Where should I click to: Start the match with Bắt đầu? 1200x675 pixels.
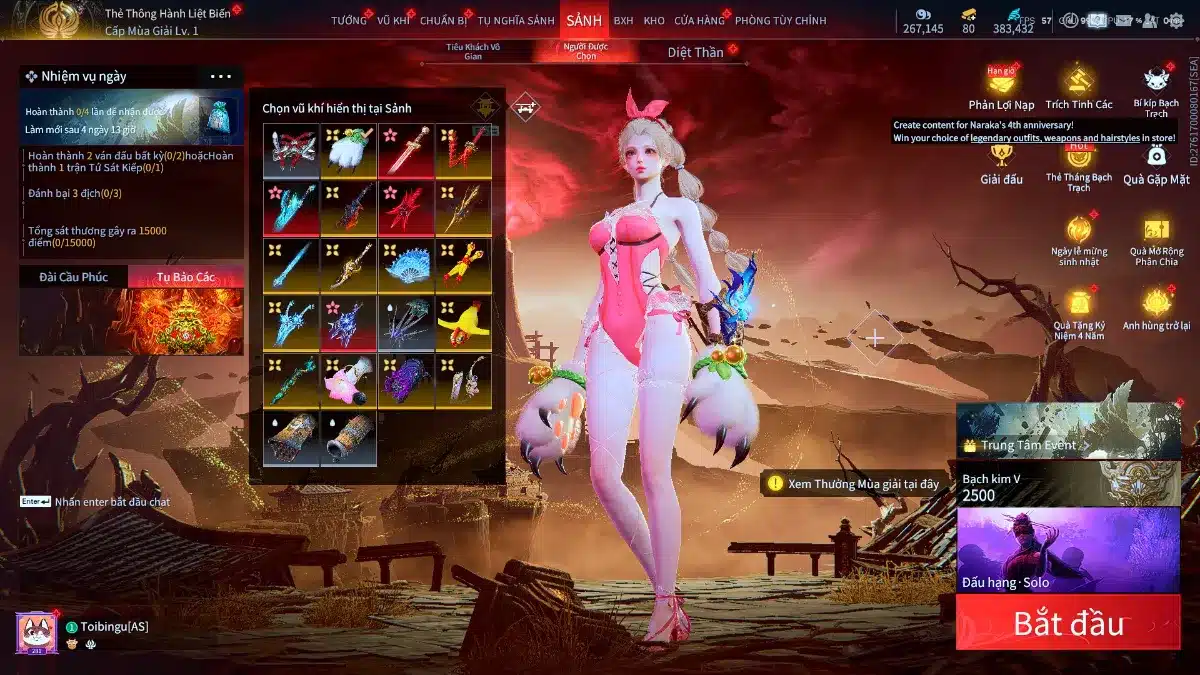point(1068,622)
